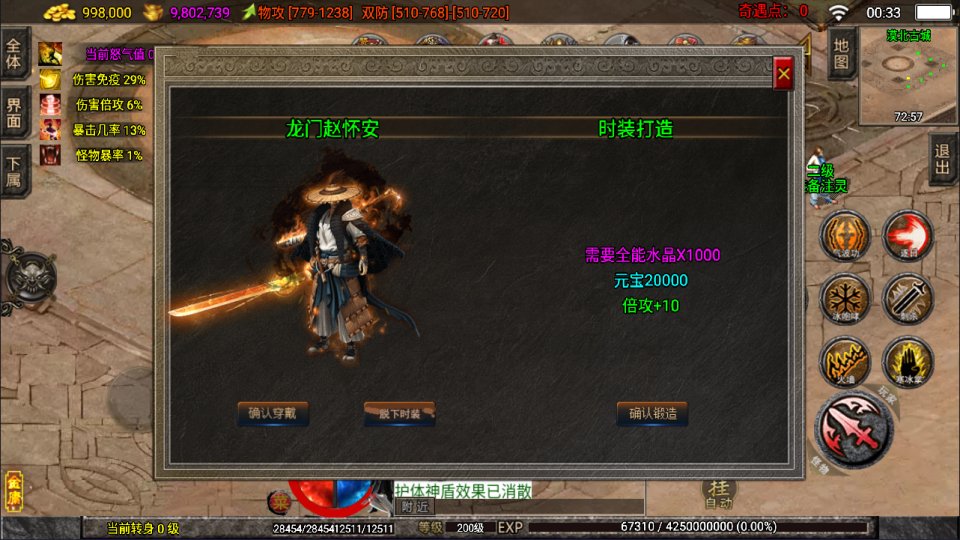Viewport: 960px width, 540px height.
Task: Take off the costume with 脱下时装
Action: click(399, 413)
